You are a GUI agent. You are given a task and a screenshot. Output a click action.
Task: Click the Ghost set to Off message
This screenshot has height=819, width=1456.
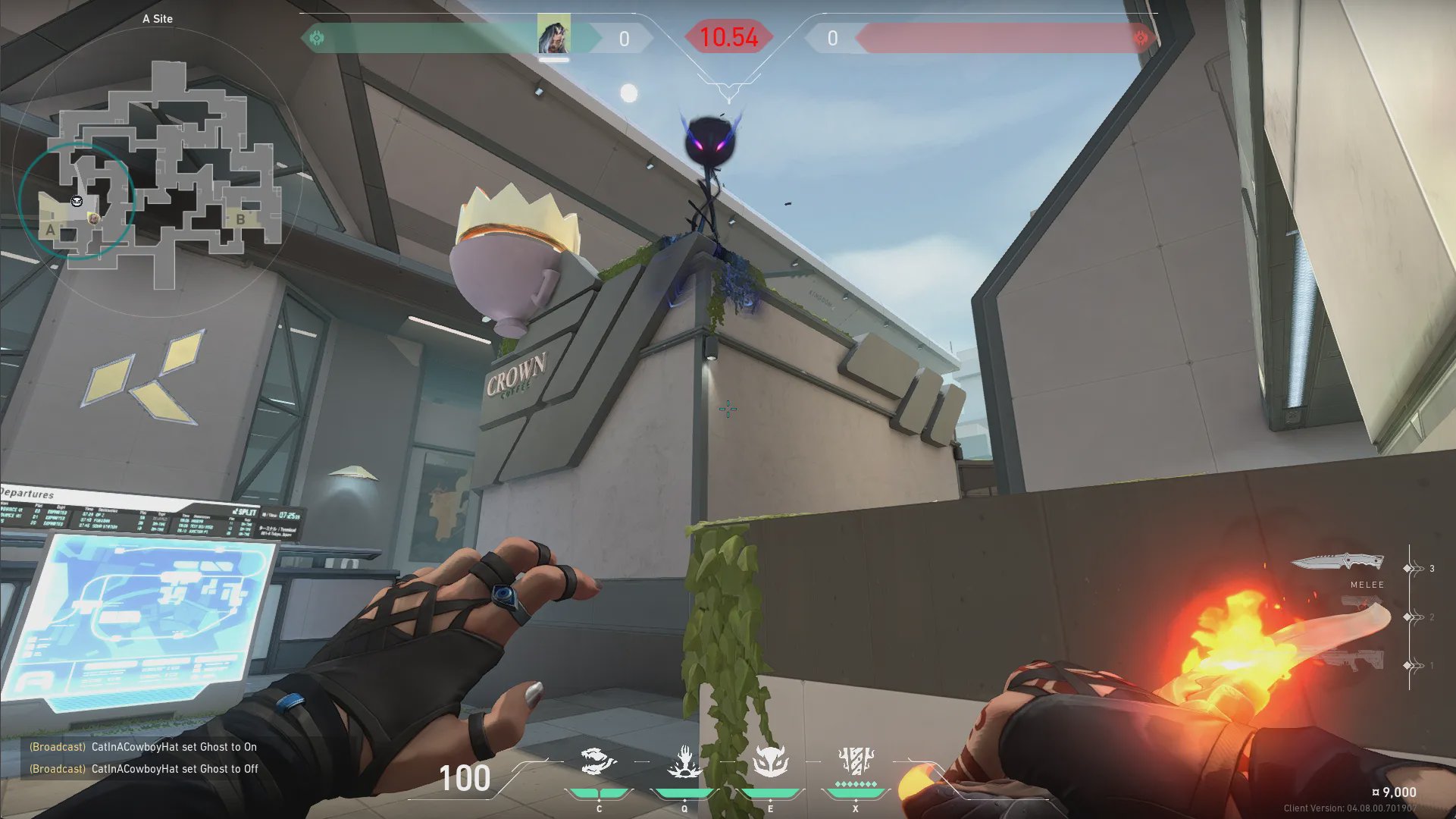click(144, 769)
